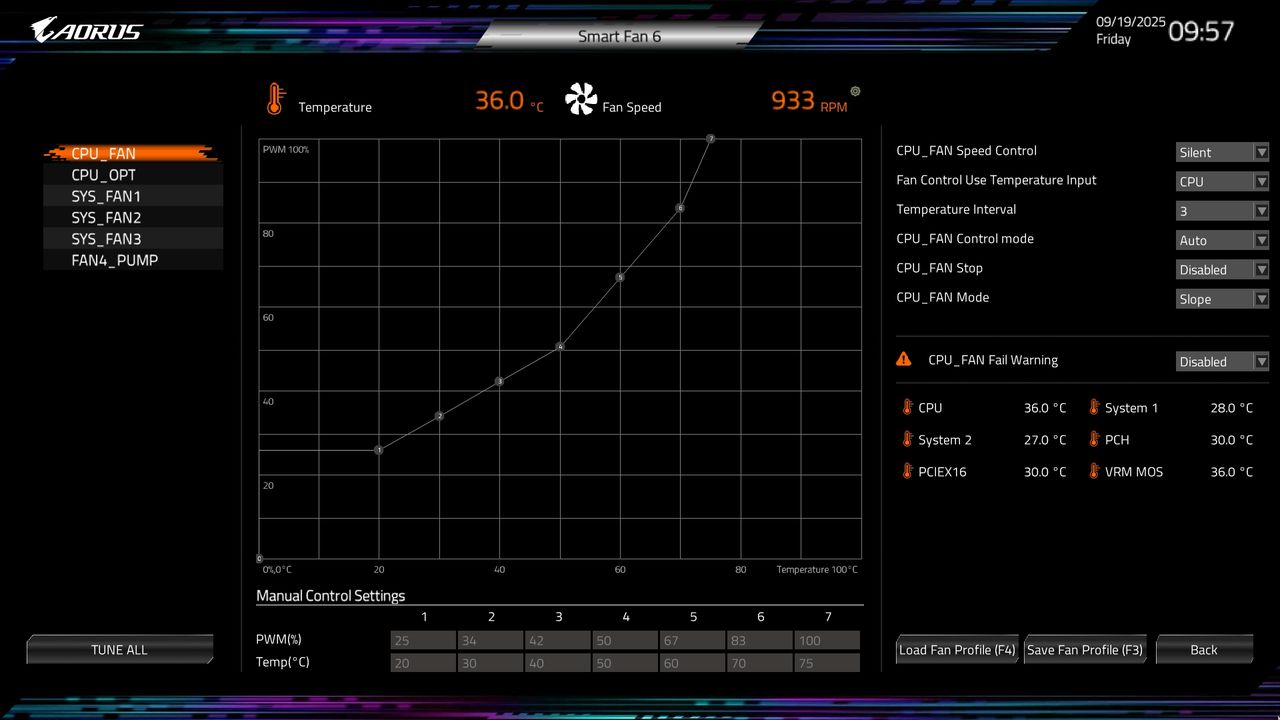This screenshot has width=1280, height=720.
Task: Switch CPU_FAN Control mode from Auto
Action: pyautogui.click(x=1221, y=240)
